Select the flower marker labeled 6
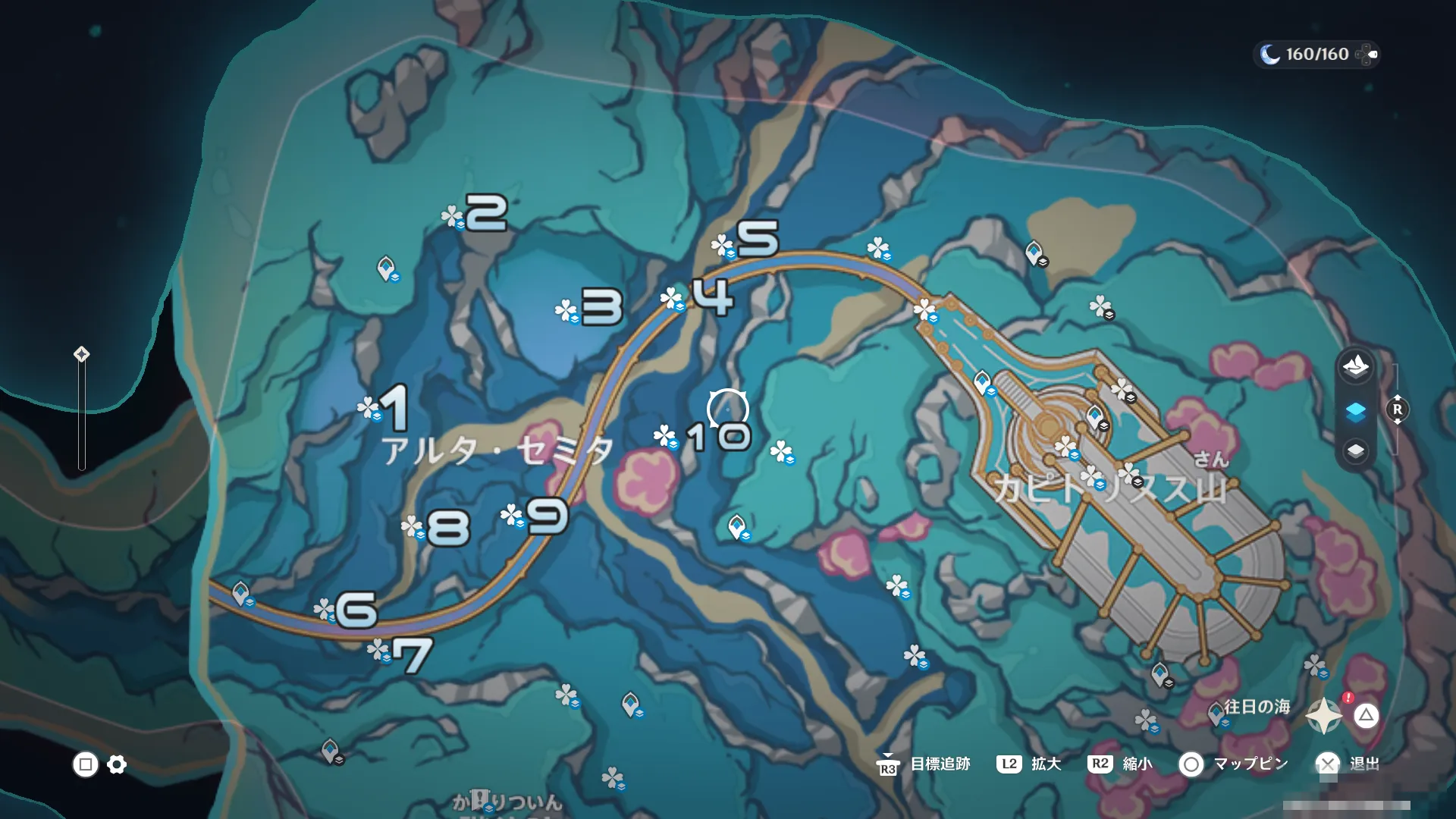 (x=325, y=609)
